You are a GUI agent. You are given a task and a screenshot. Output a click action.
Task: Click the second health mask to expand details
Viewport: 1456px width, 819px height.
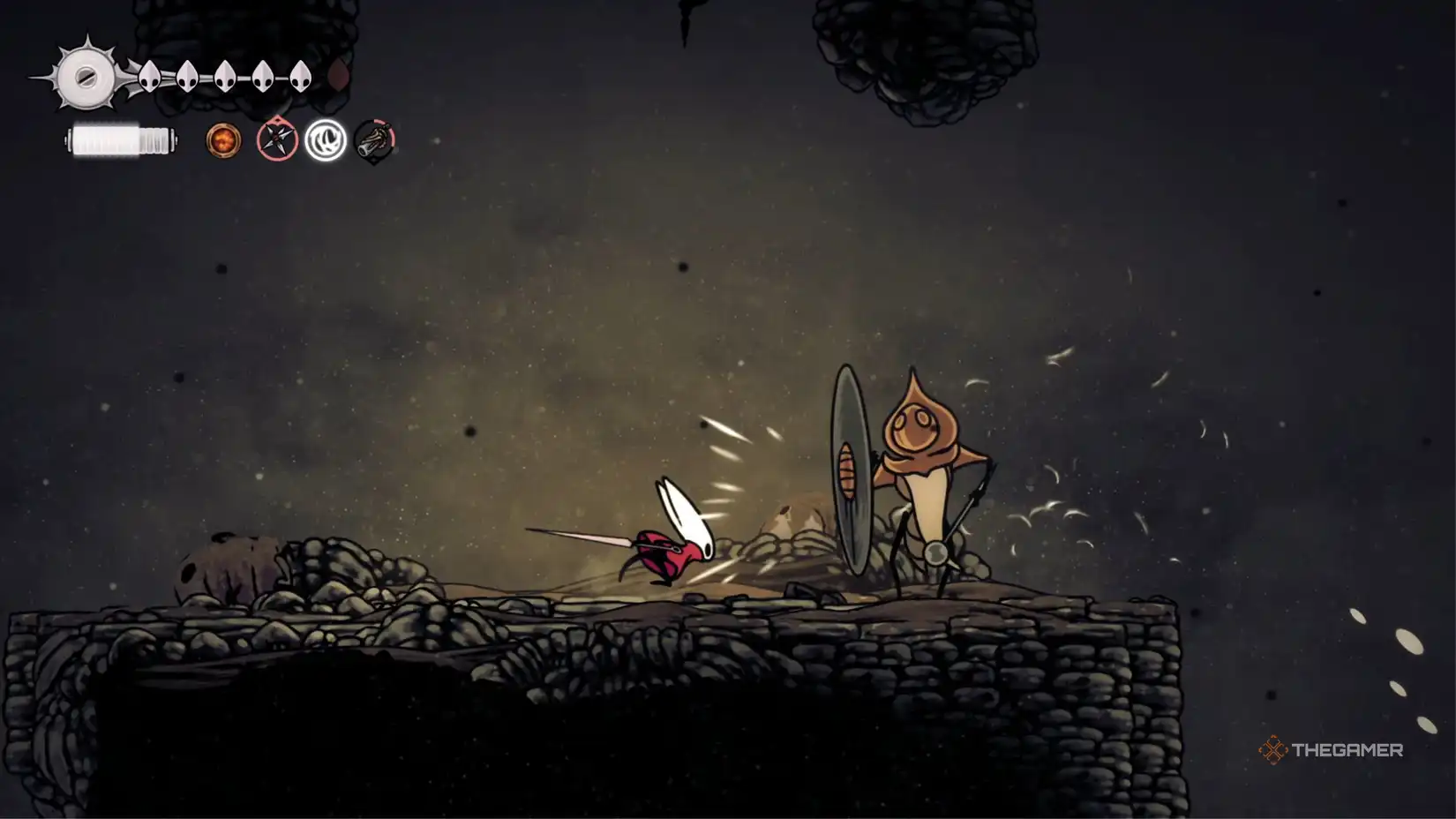(185, 76)
